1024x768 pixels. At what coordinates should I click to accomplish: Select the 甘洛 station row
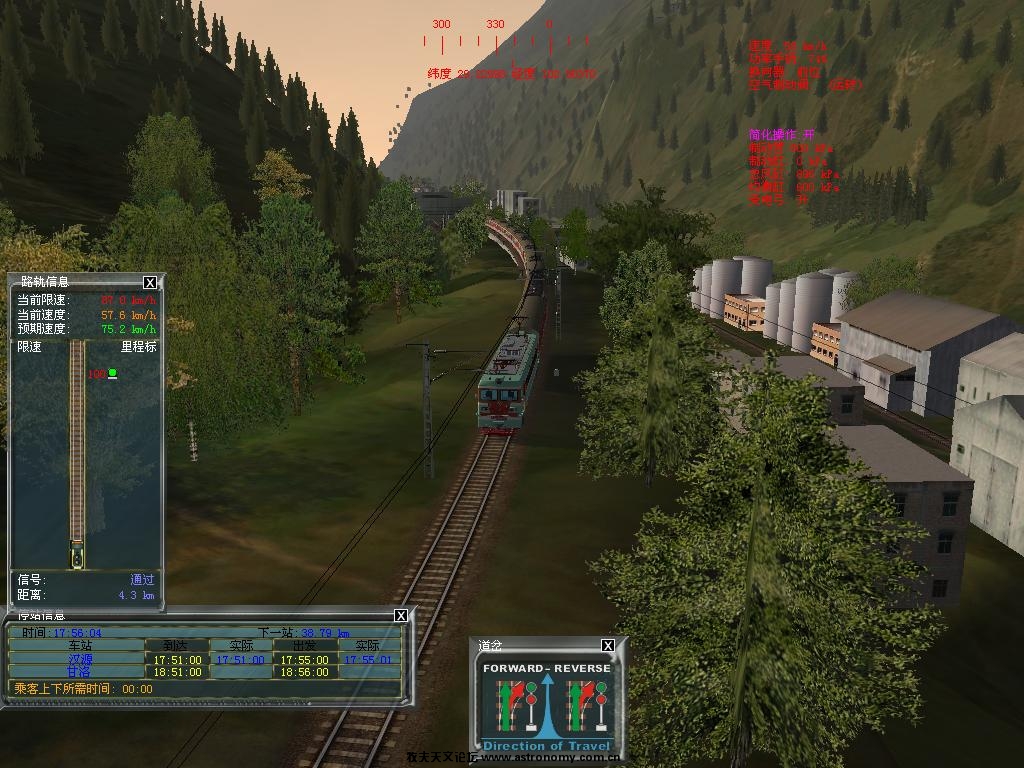tap(78, 672)
